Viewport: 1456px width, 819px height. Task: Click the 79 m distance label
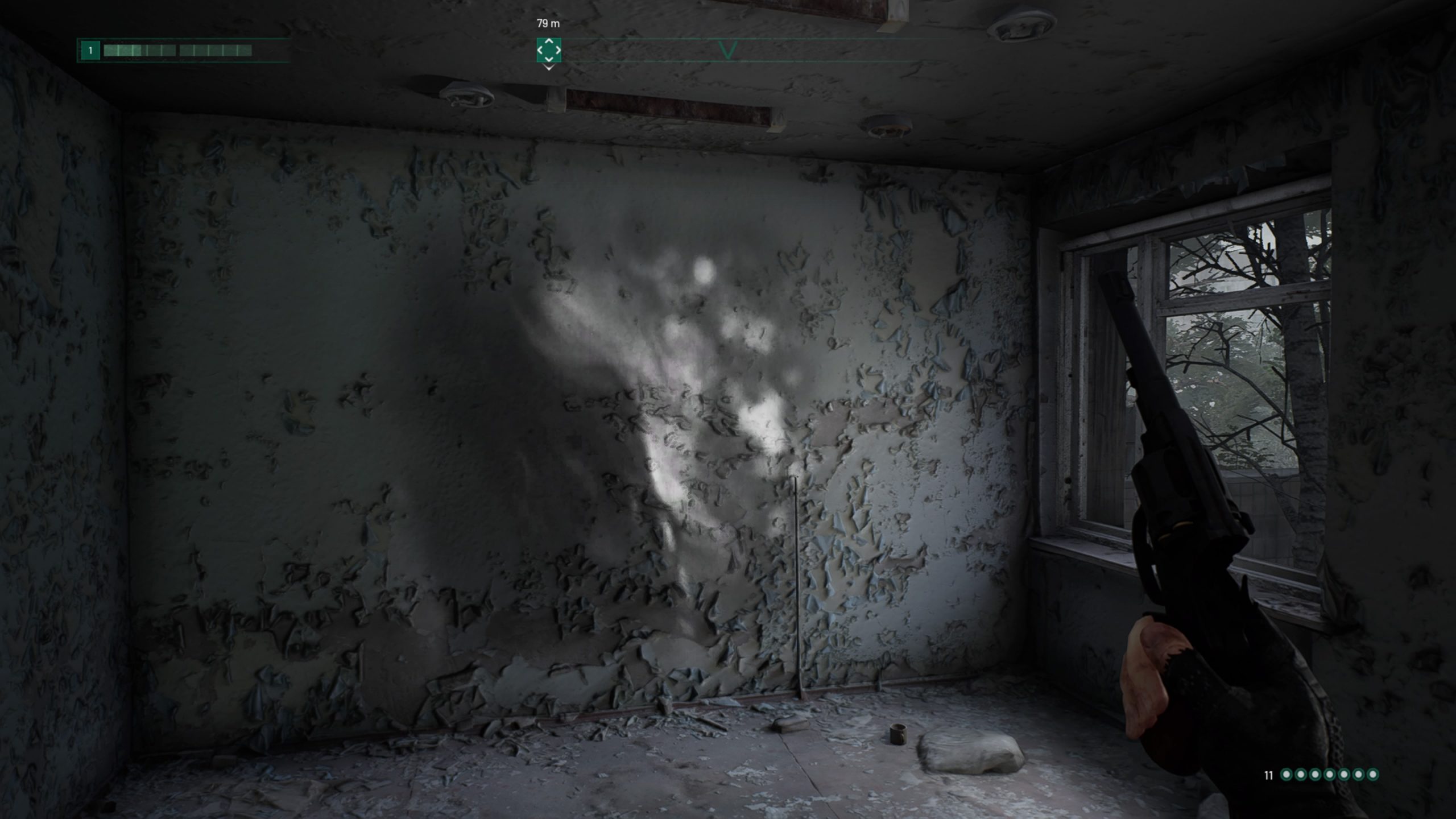pyautogui.click(x=548, y=24)
